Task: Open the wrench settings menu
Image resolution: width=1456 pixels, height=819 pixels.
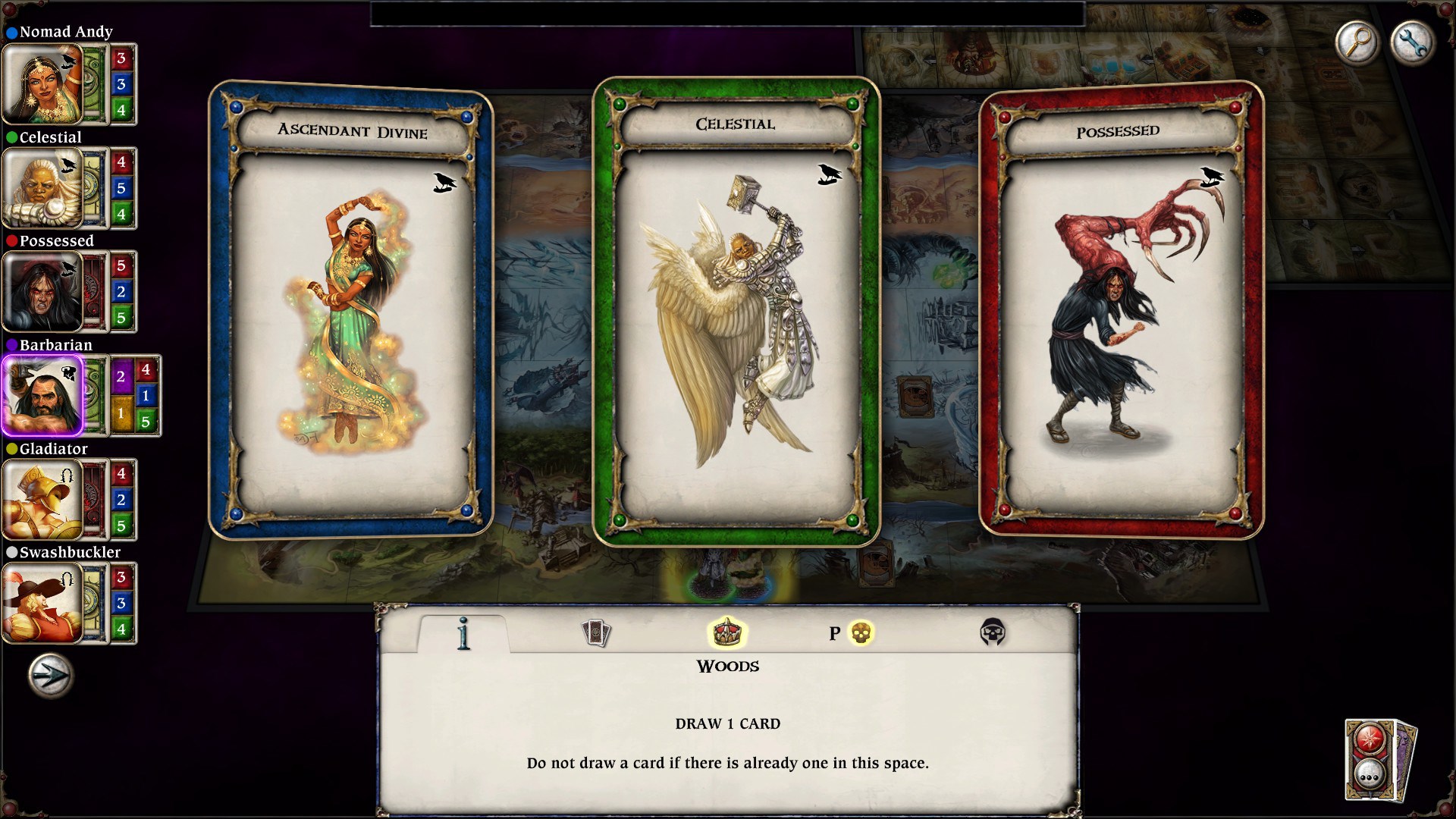Action: pyautogui.click(x=1413, y=42)
